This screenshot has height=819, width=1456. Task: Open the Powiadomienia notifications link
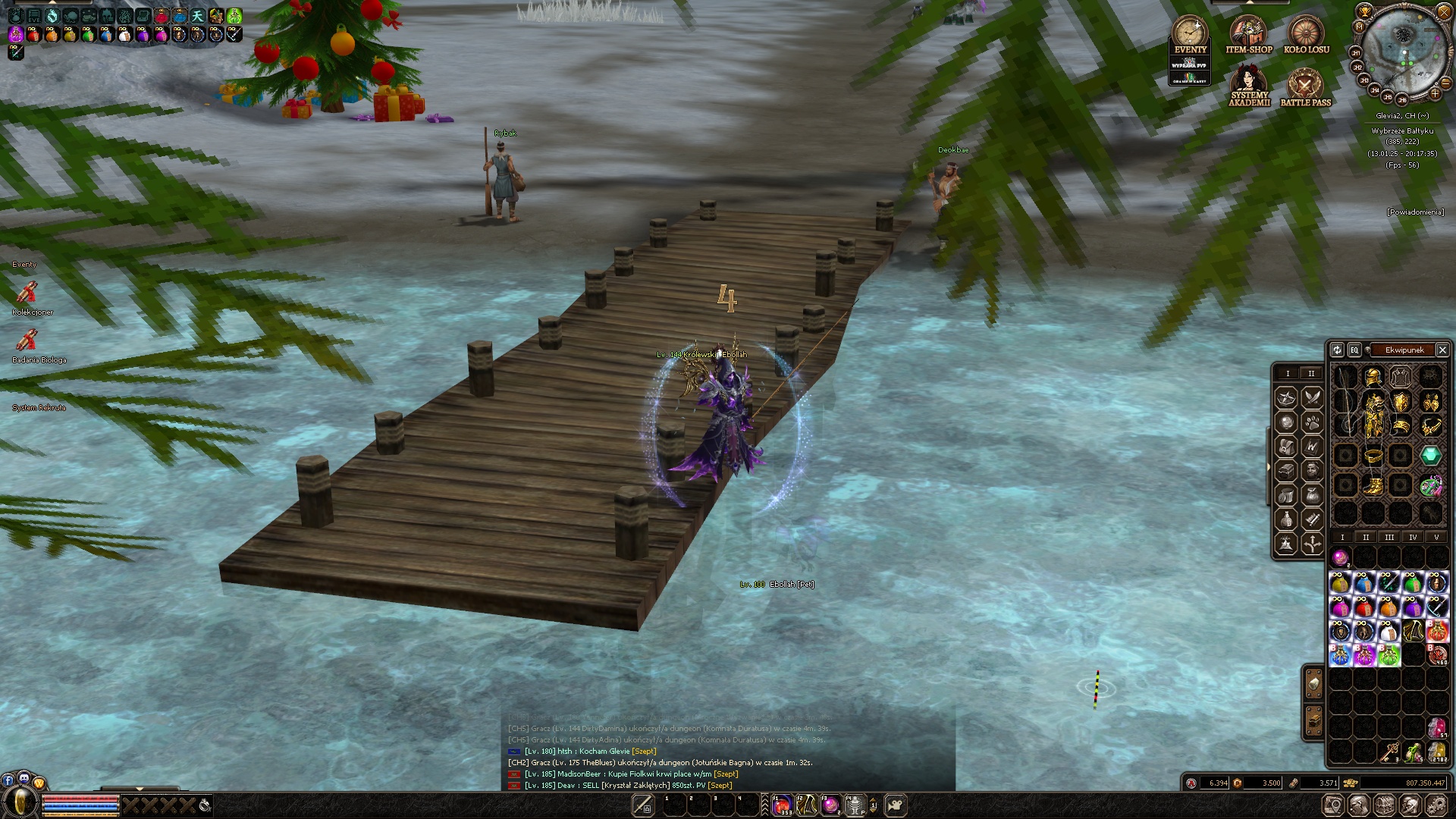(x=1415, y=212)
